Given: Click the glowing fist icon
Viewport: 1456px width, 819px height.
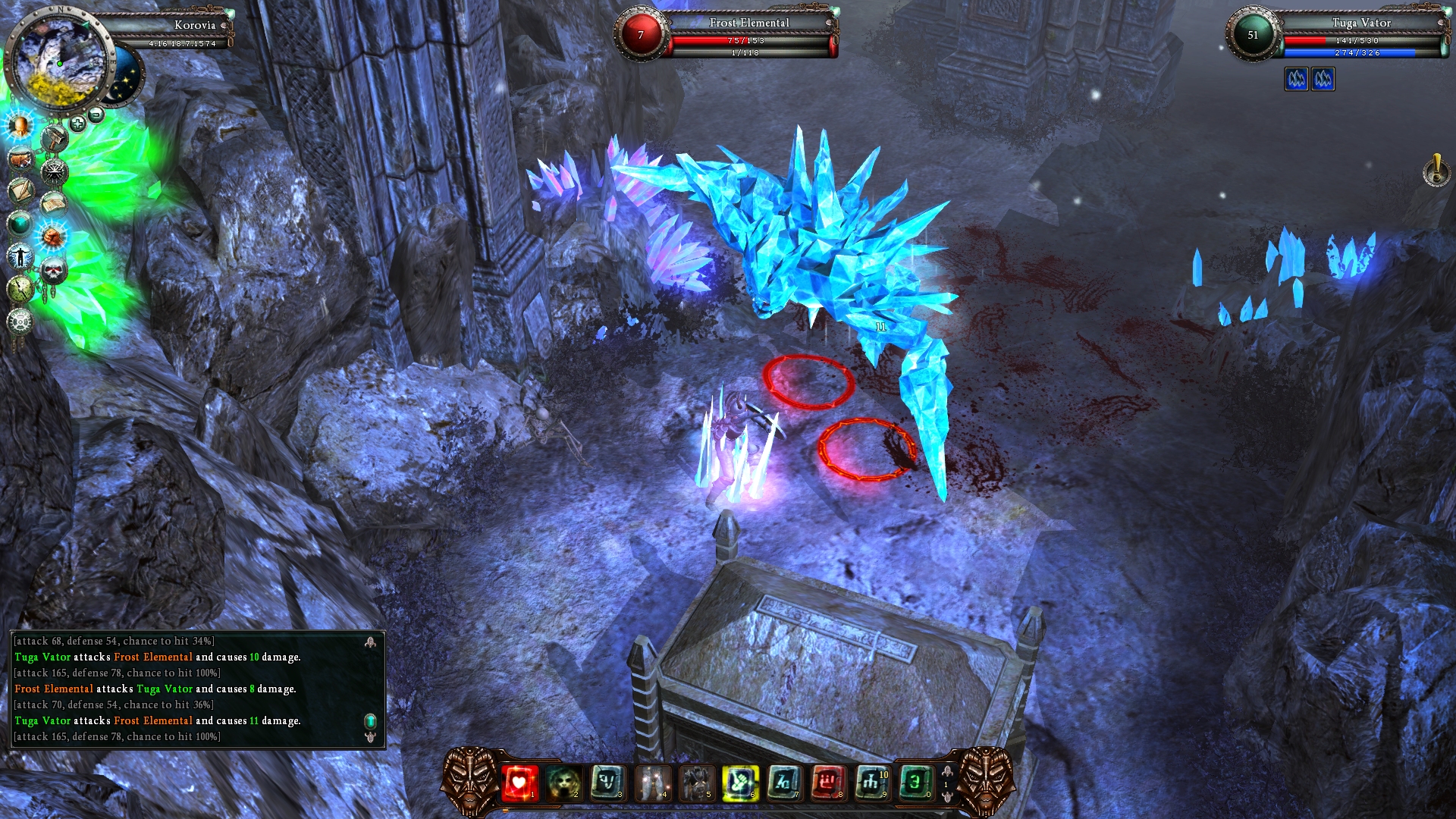Looking at the screenshot, I should point(52,237).
